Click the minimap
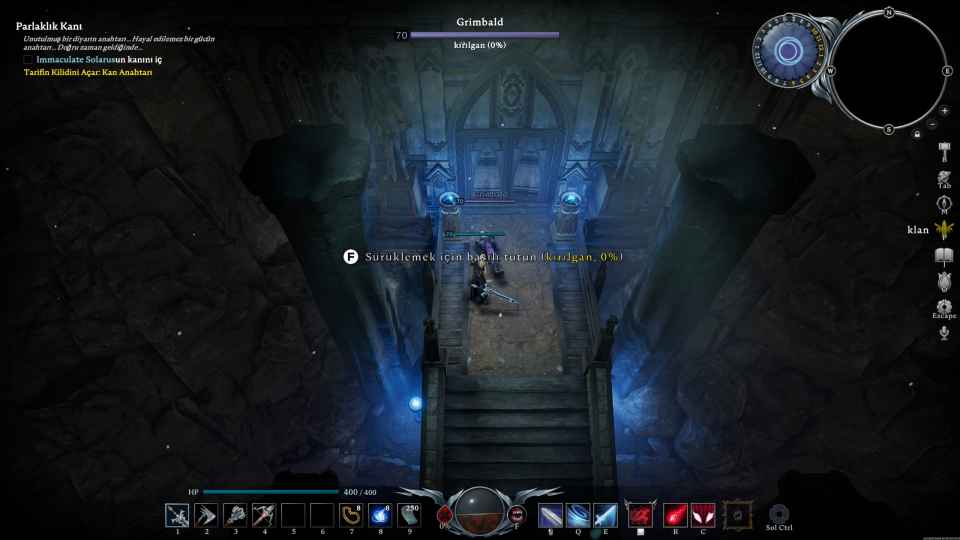960x540 pixels. (x=888, y=71)
